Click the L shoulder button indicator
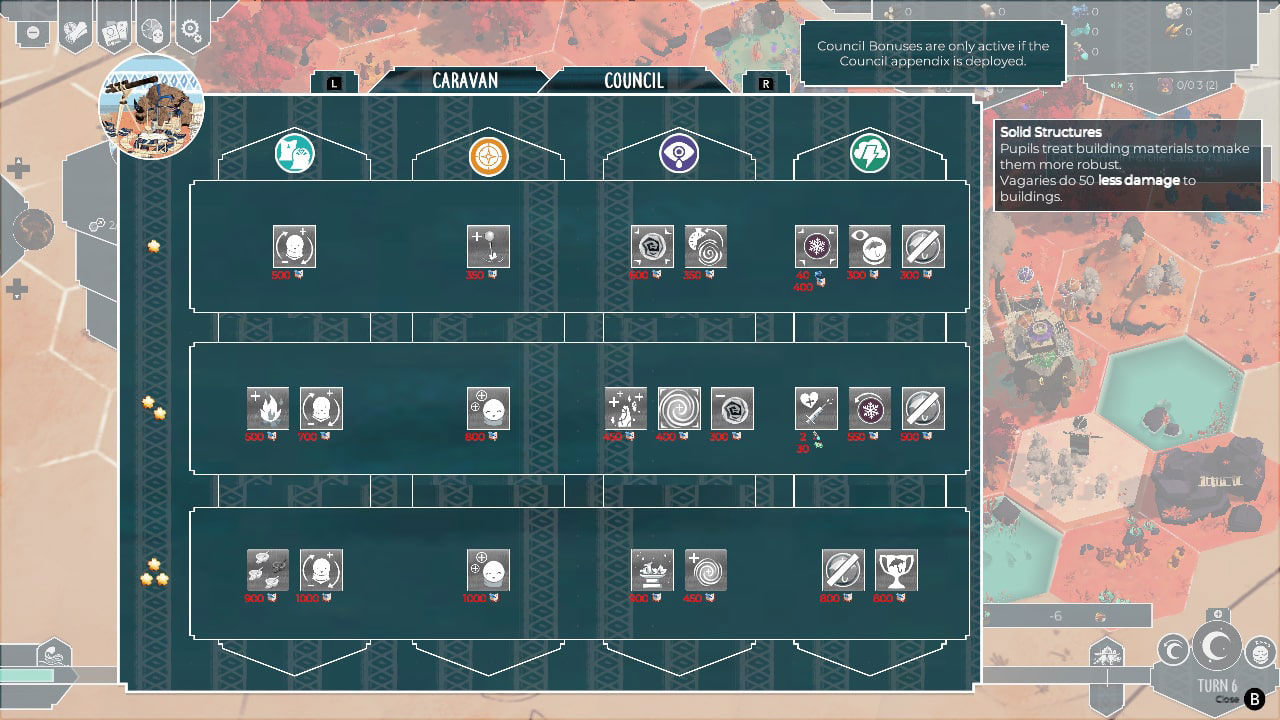 (335, 84)
